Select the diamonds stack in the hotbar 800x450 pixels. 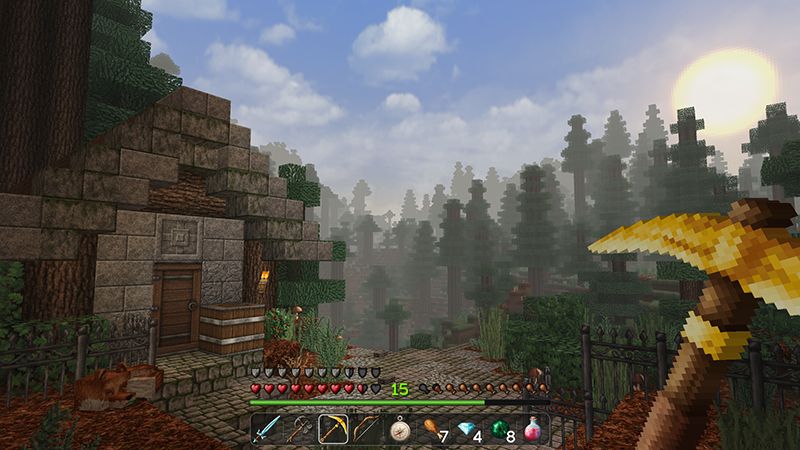tap(466, 429)
